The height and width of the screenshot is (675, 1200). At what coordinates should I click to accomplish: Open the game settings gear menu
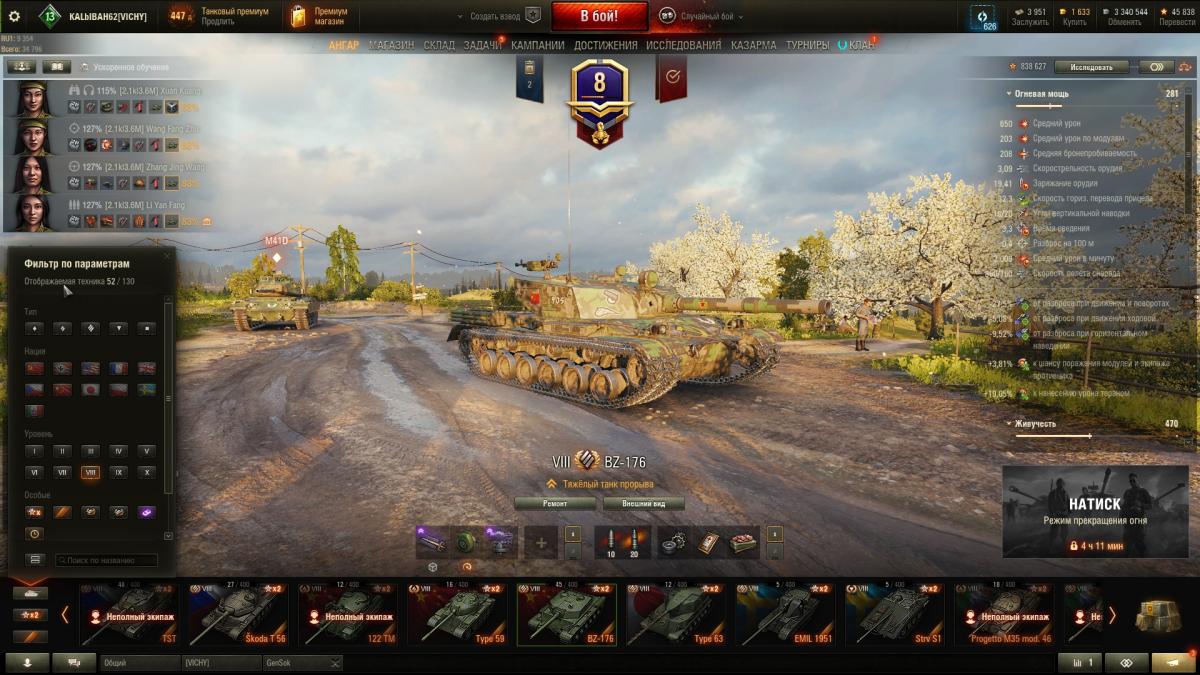[14, 16]
